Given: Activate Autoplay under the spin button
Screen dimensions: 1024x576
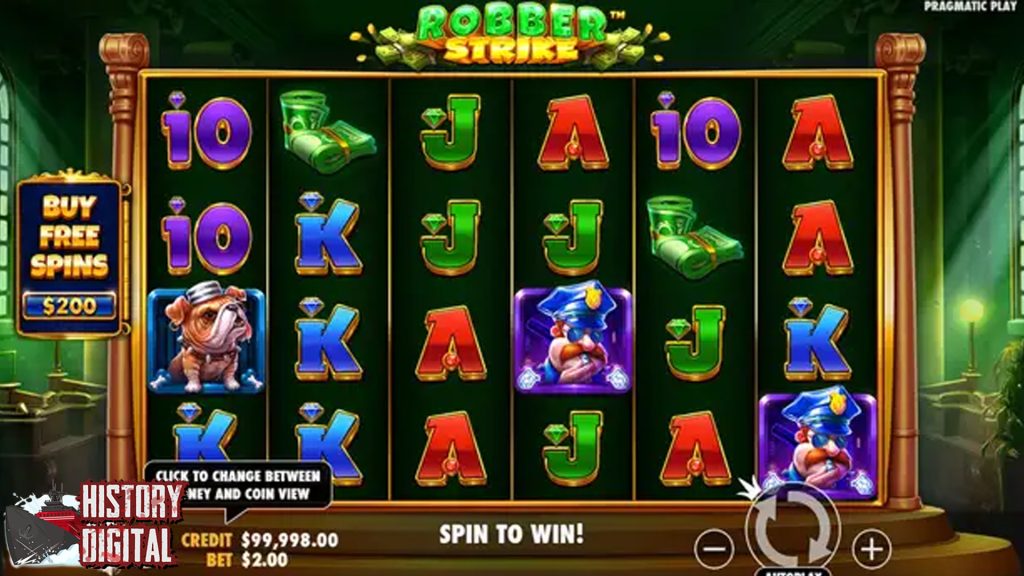Looking at the screenshot, I should point(792,572).
